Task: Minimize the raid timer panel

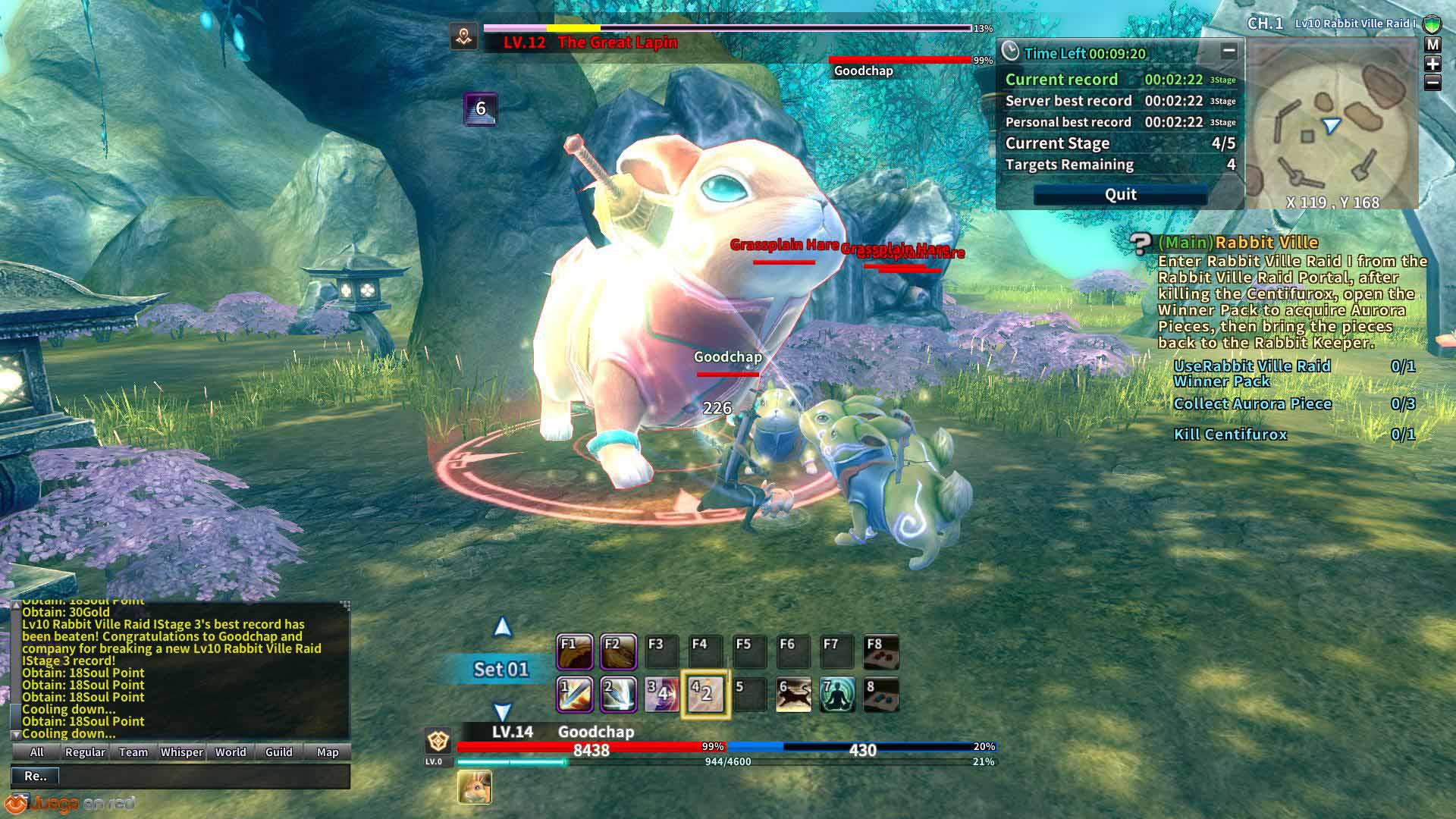Action: [1228, 52]
